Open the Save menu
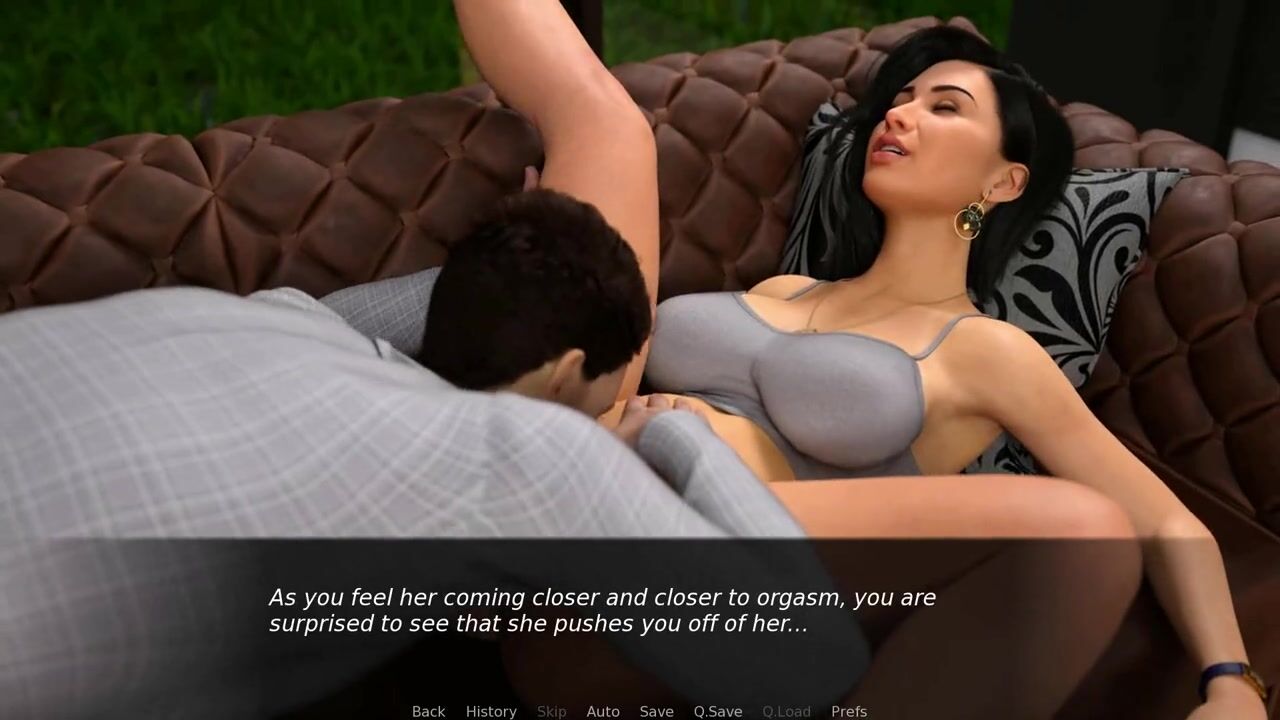Viewport: 1280px width, 720px height. [656, 711]
